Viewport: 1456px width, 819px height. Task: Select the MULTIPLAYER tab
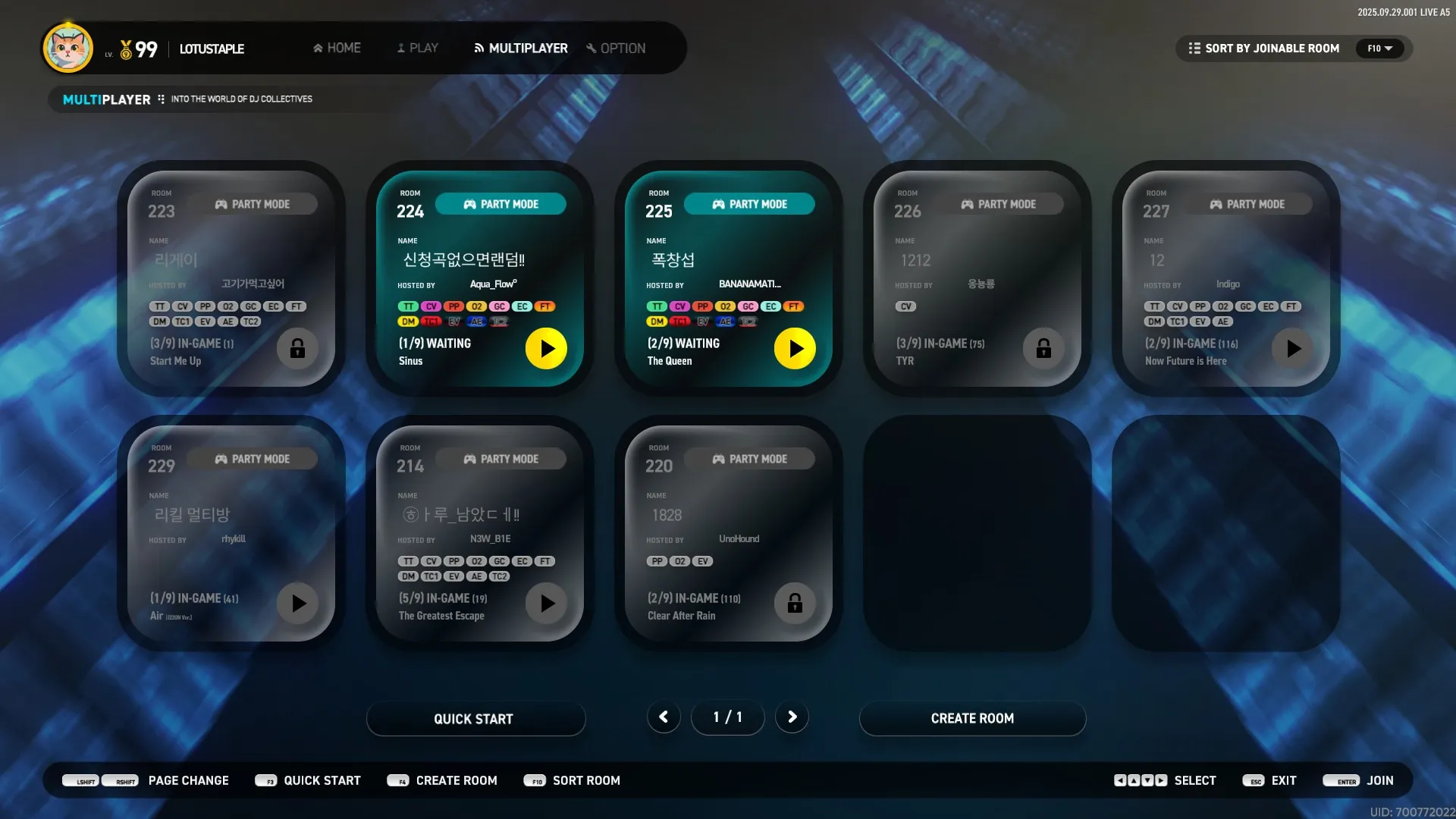(521, 48)
